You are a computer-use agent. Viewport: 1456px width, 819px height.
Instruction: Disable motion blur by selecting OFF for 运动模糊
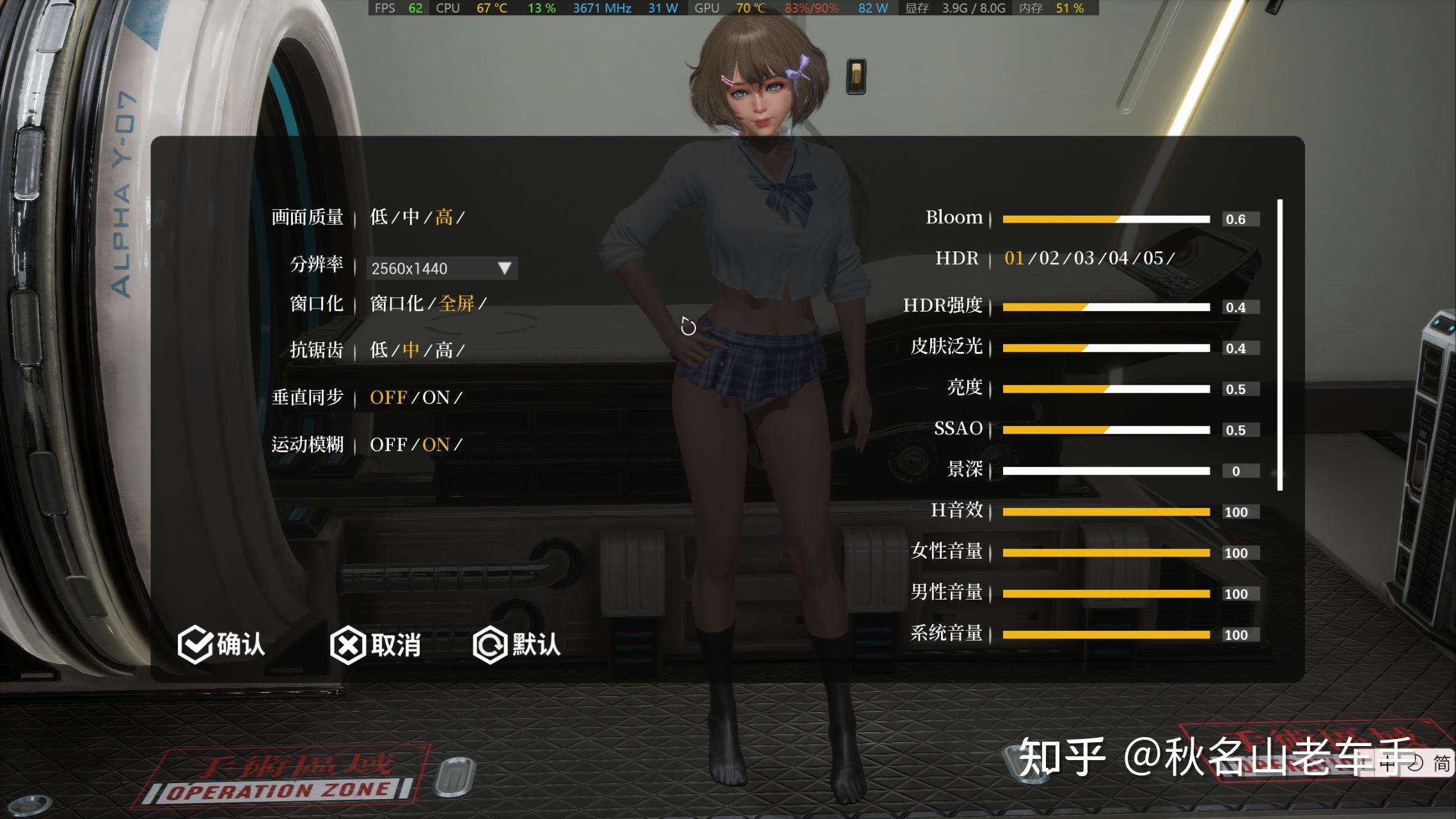pos(389,444)
